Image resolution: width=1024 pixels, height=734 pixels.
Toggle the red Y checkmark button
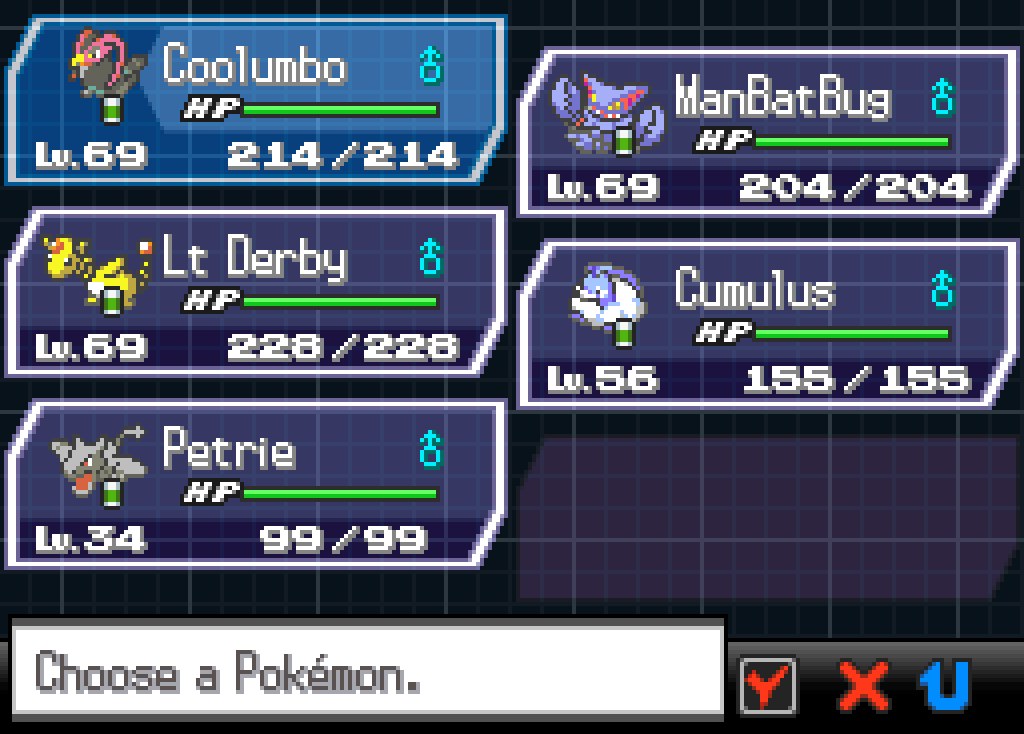pyautogui.click(x=768, y=685)
